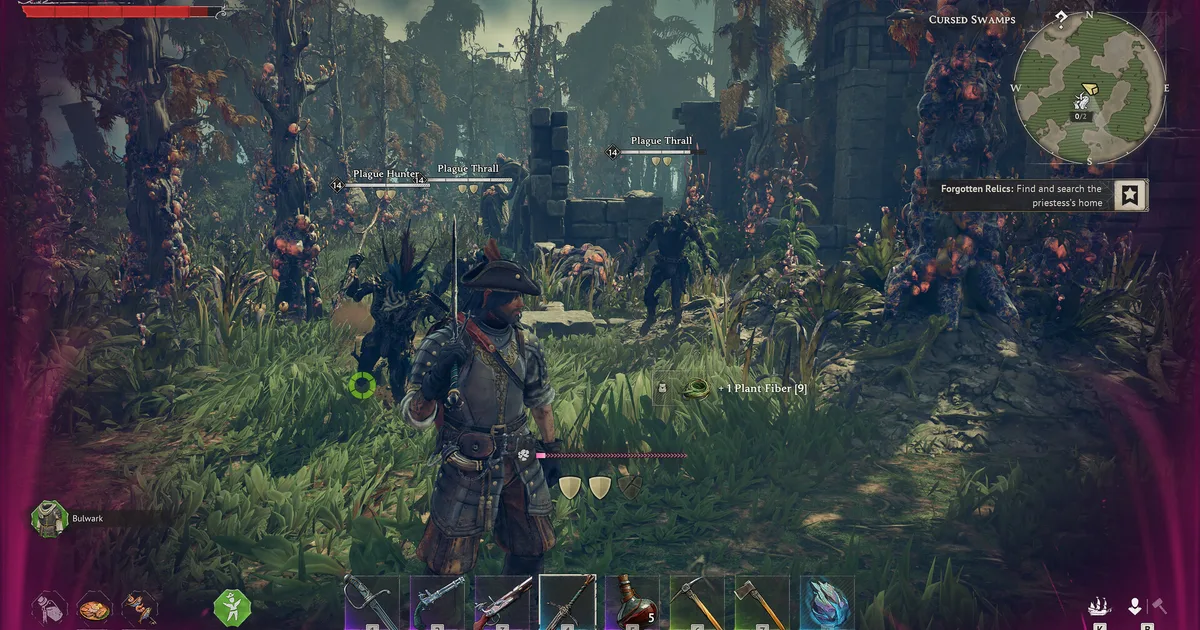Image resolution: width=1200 pixels, height=630 pixels.
Task: Use the red health potion slot
Action: 632,602
